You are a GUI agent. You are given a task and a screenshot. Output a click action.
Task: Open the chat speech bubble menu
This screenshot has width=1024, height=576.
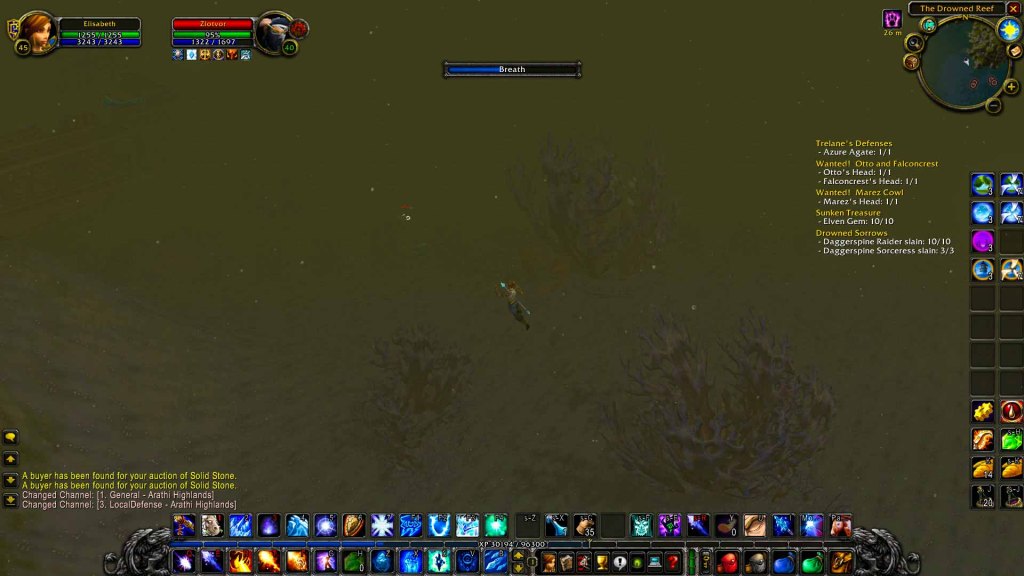[11, 437]
